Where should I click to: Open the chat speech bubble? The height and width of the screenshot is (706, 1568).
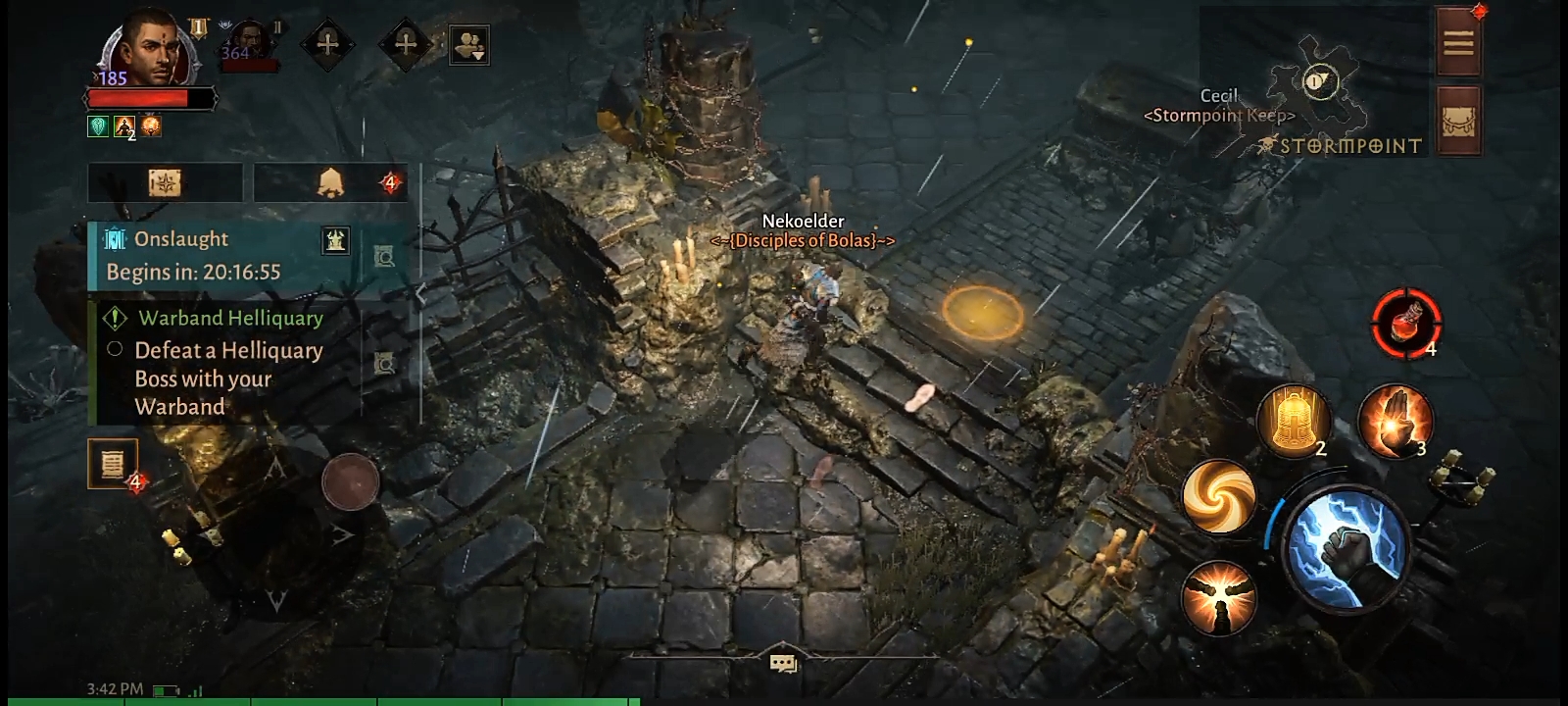click(x=783, y=664)
